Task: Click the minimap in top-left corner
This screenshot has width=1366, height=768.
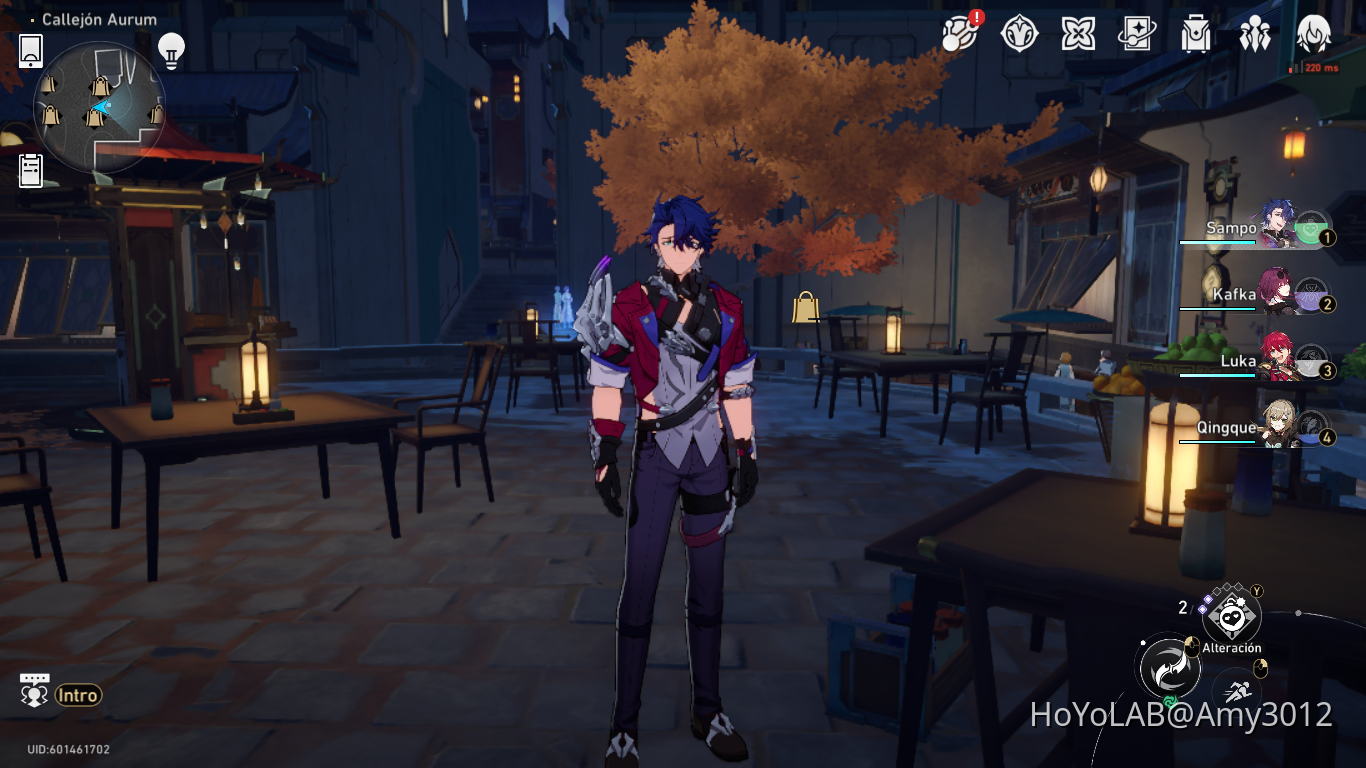Action: [x=100, y=103]
